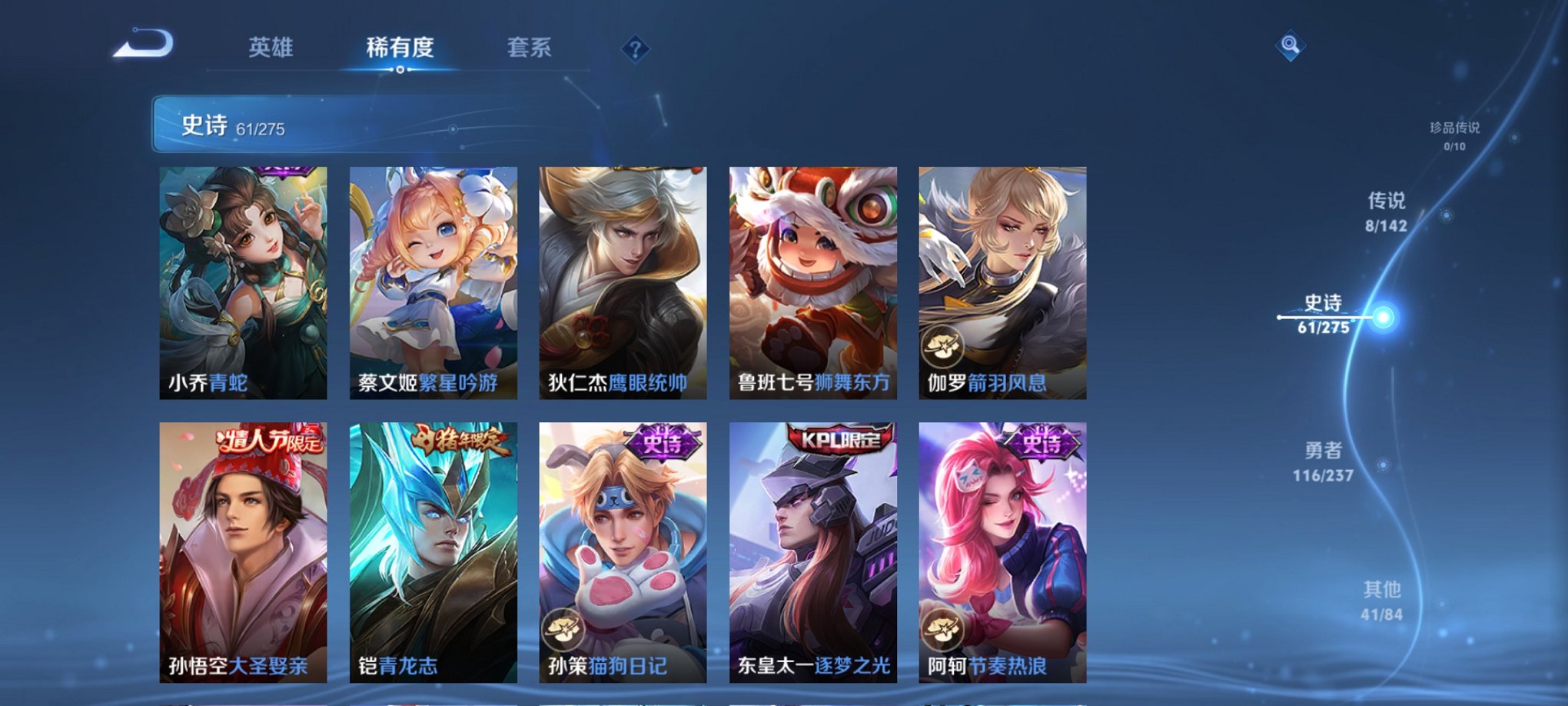Open the help question mark icon
The image size is (1568, 706).
(x=635, y=49)
